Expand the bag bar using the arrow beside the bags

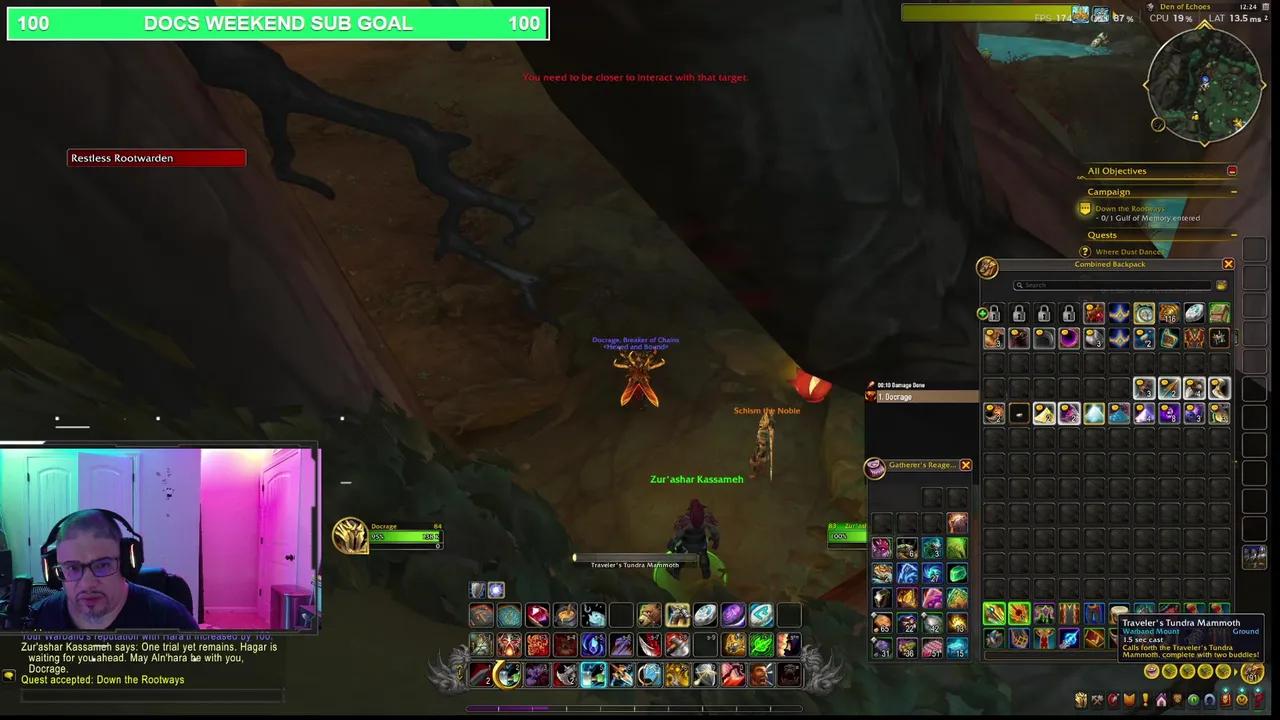click(1236, 671)
